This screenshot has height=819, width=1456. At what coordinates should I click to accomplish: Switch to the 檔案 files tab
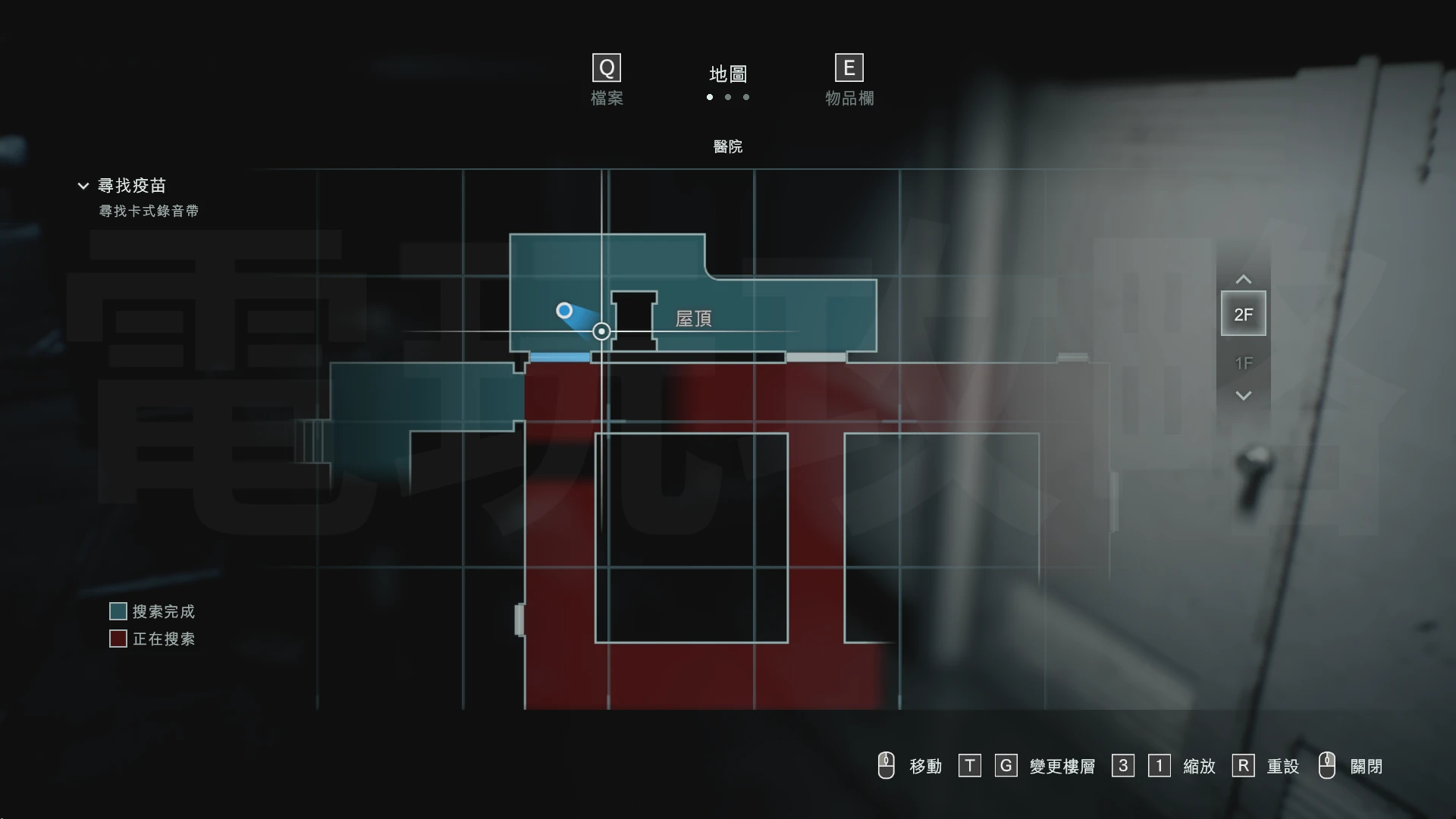tap(607, 80)
